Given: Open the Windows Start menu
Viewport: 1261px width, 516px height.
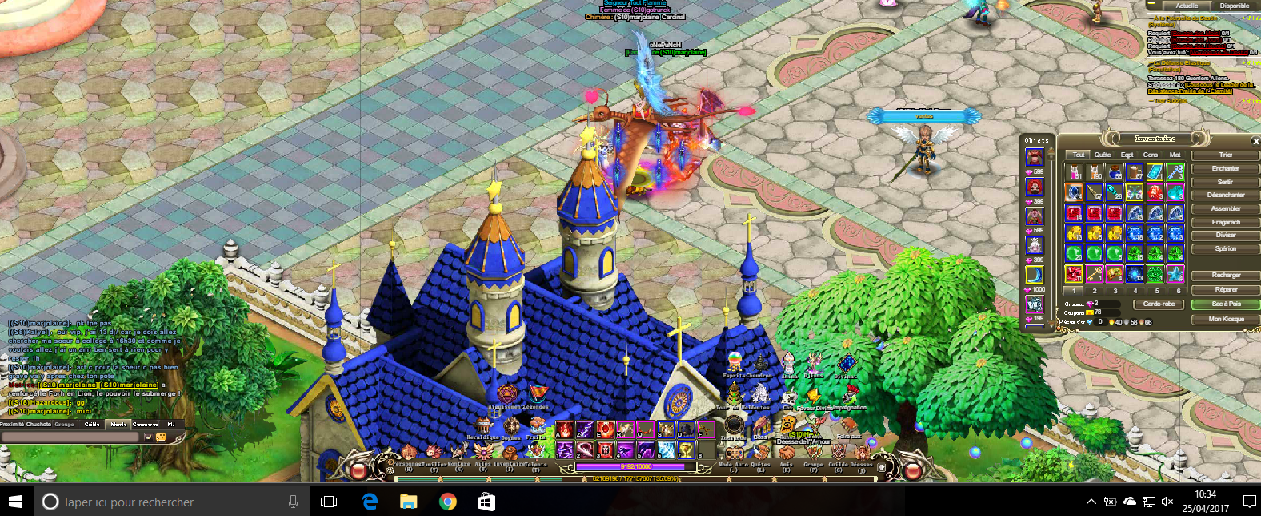Looking at the screenshot, I should click(x=17, y=501).
